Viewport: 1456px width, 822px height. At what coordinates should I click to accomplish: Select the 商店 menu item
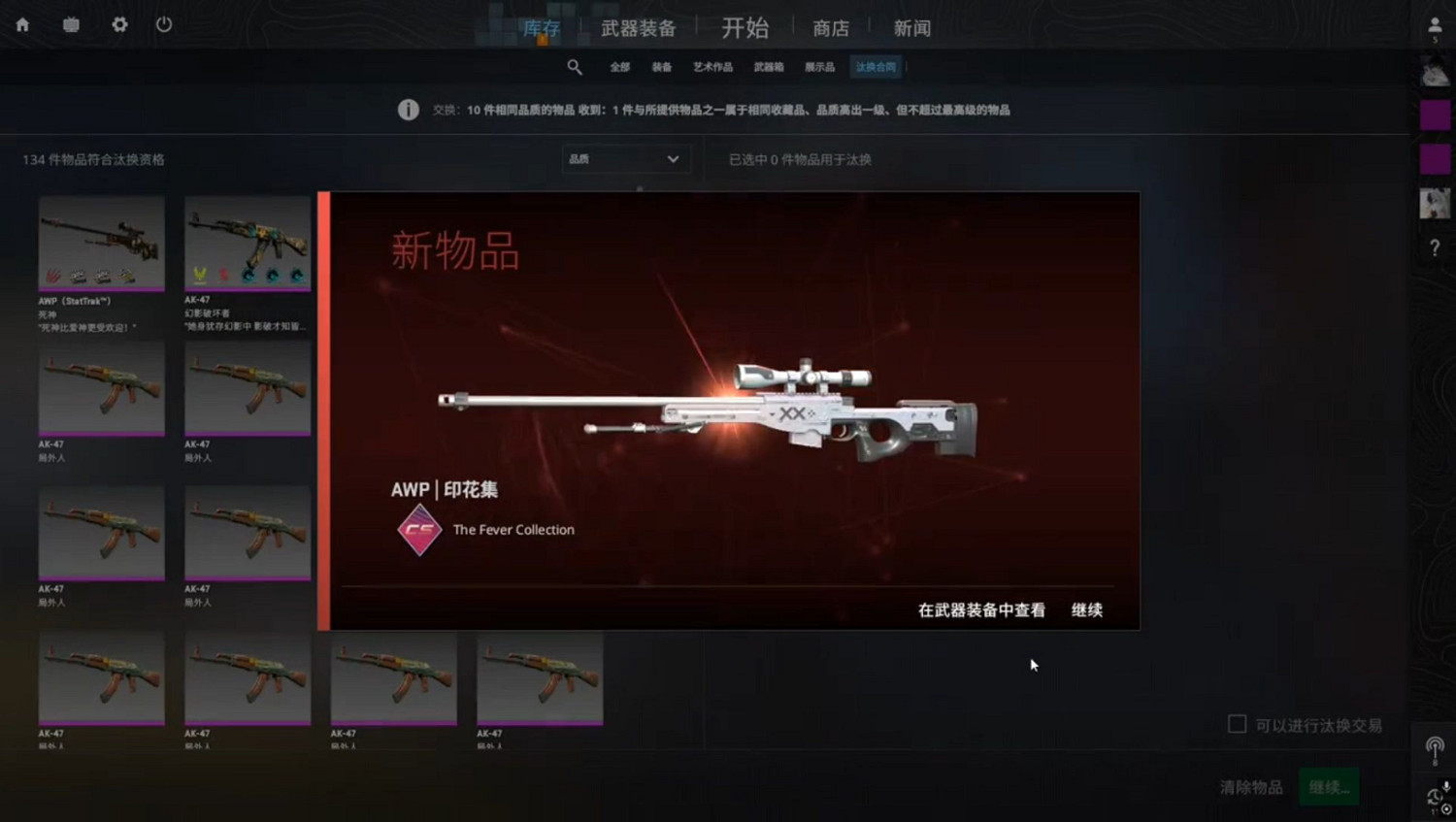point(830,27)
